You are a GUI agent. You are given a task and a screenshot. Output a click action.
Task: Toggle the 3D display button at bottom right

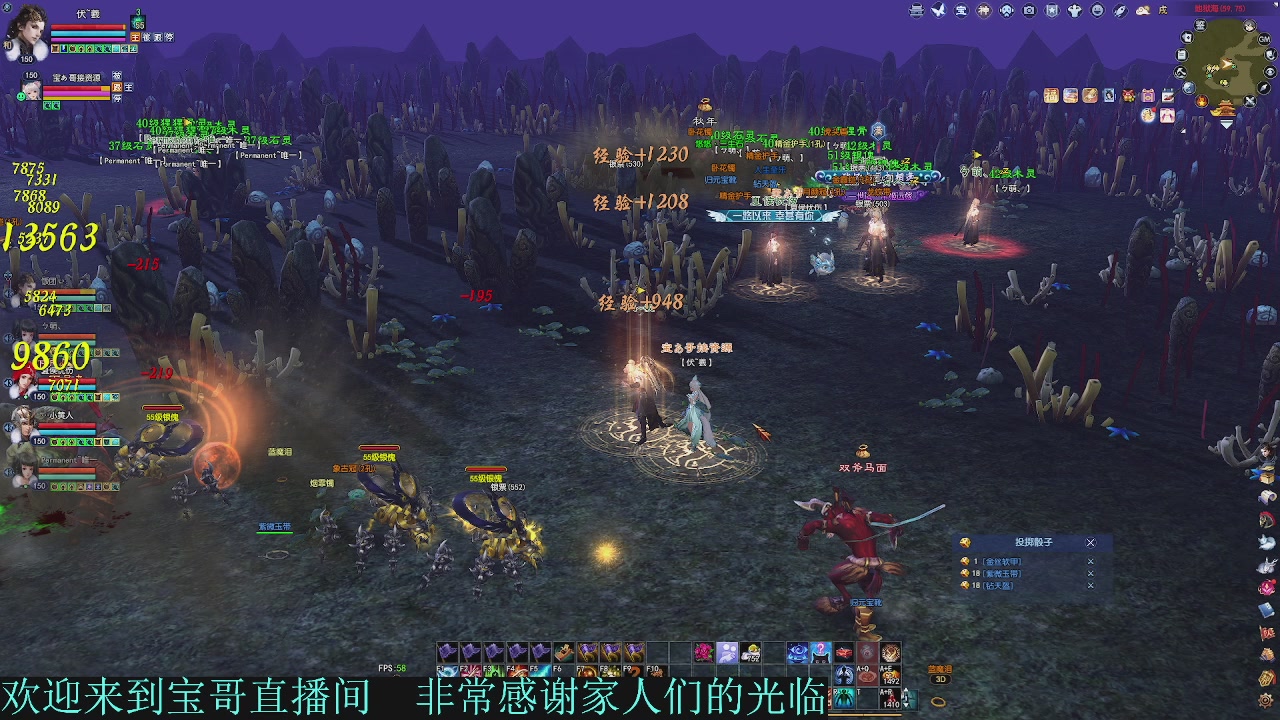pos(940,679)
